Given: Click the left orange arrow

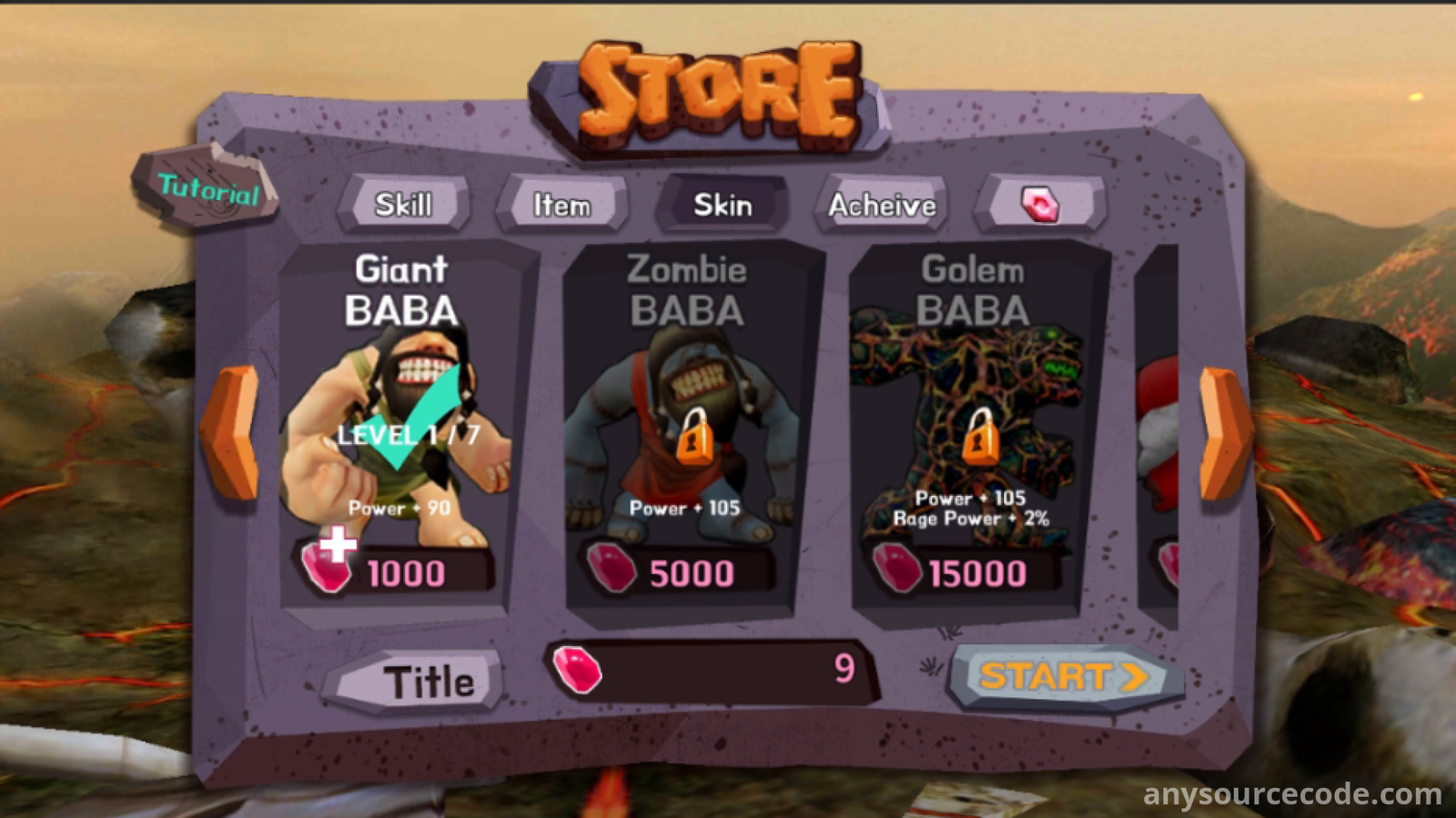Looking at the screenshot, I should click(231, 433).
